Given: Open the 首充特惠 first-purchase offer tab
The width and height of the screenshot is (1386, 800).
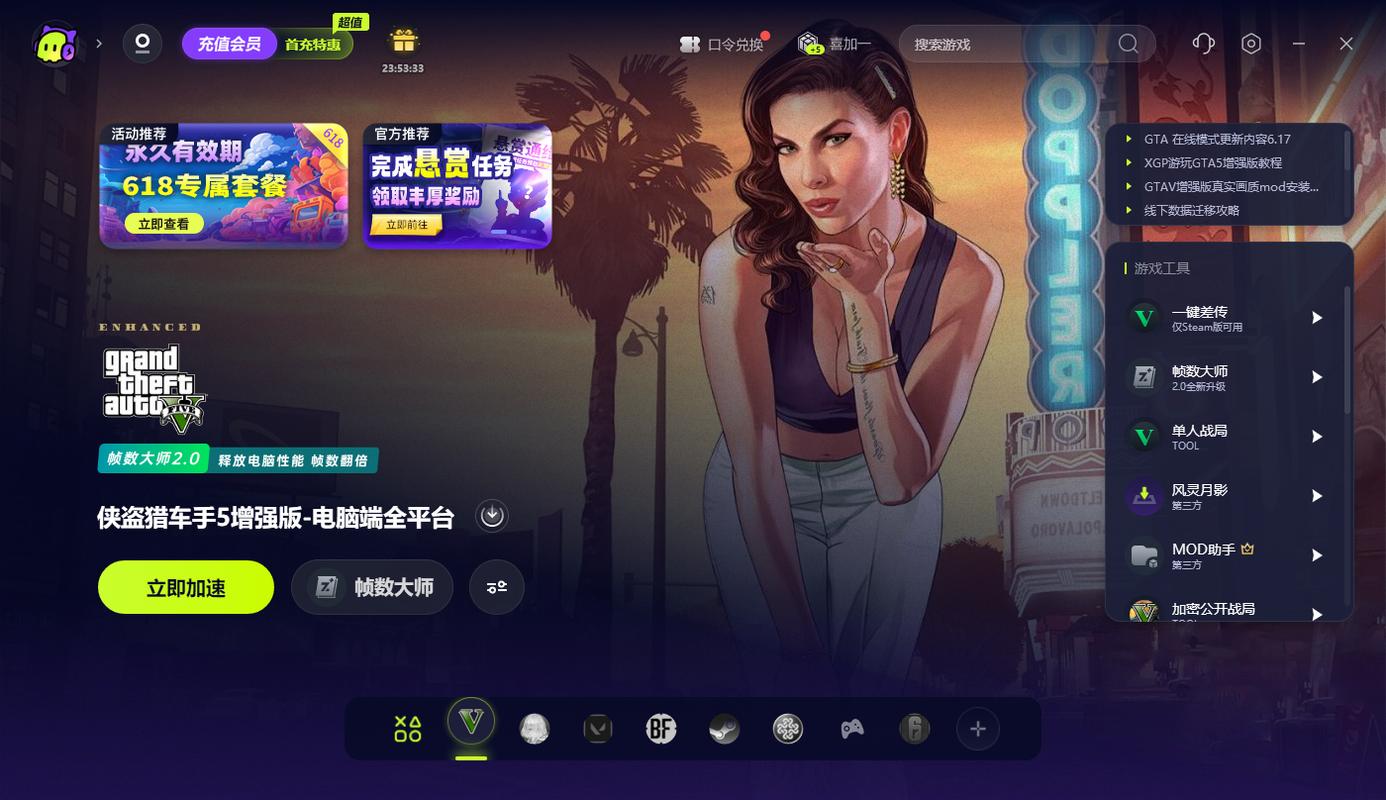Looking at the screenshot, I should pyautogui.click(x=315, y=44).
